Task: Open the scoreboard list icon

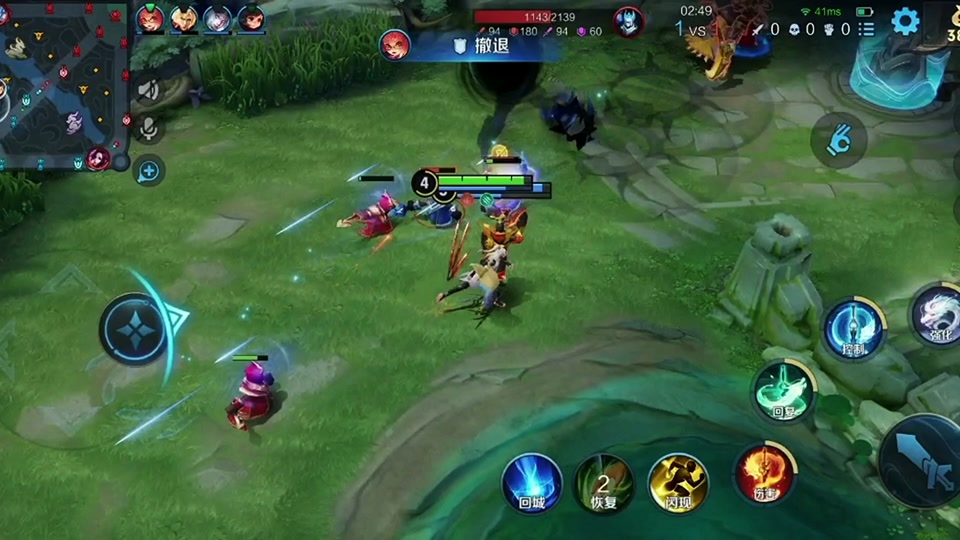Action: tap(867, 30)
